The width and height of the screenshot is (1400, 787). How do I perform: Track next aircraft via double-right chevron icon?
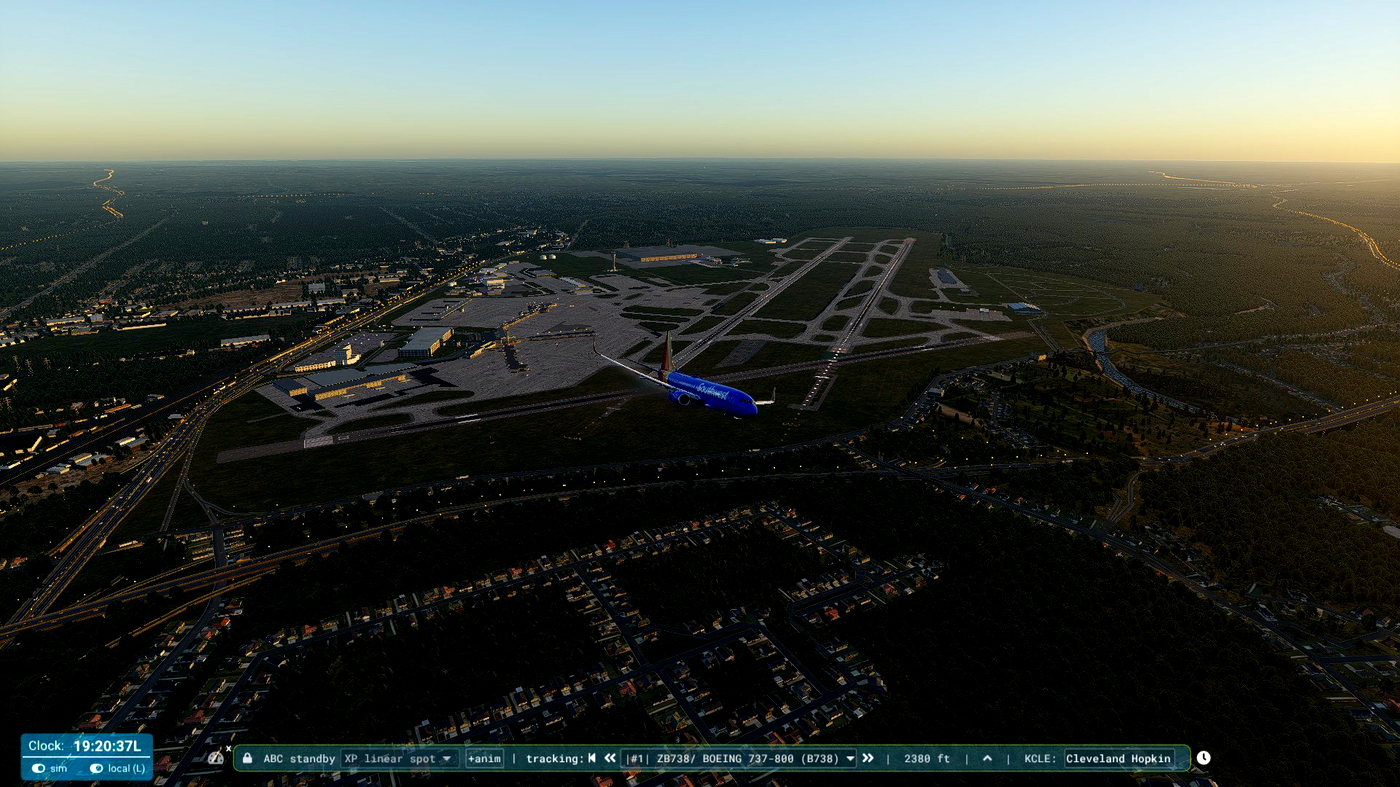867,758
